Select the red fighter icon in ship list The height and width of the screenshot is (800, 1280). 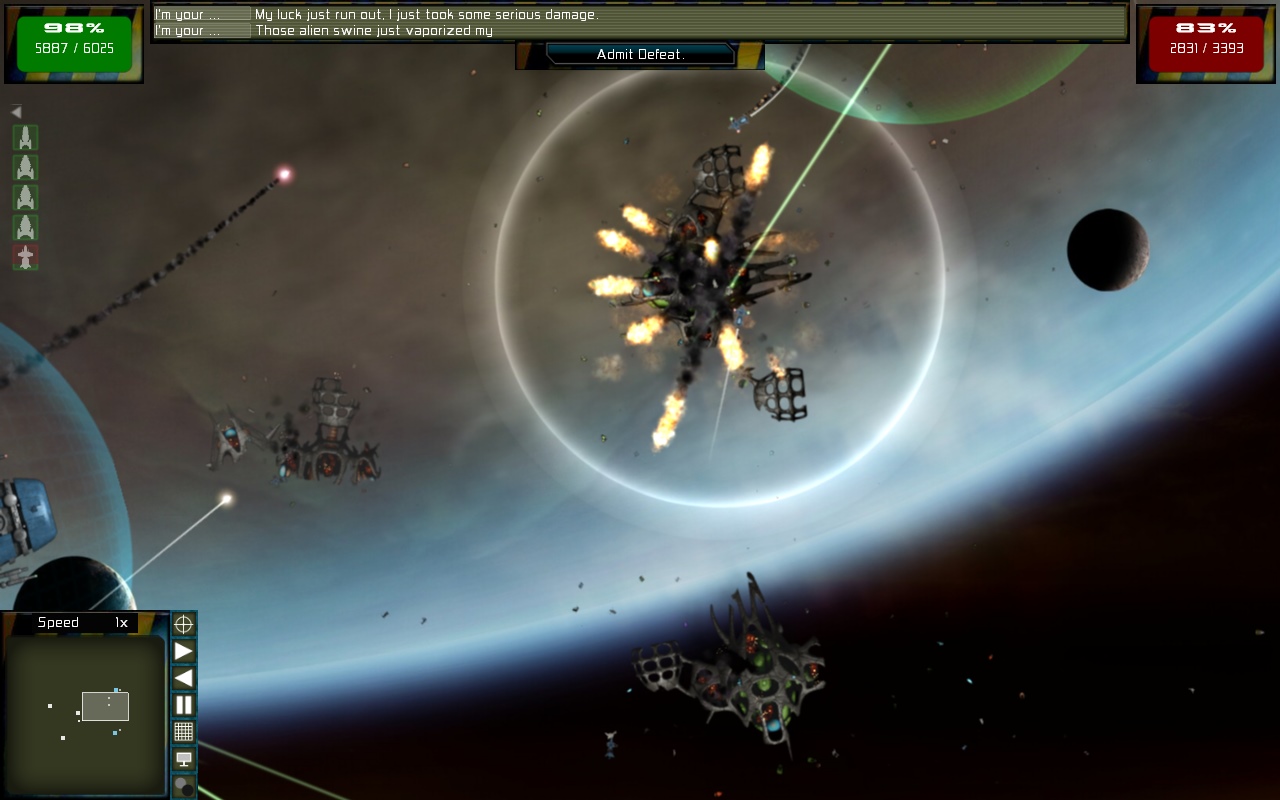coord(26,258)
